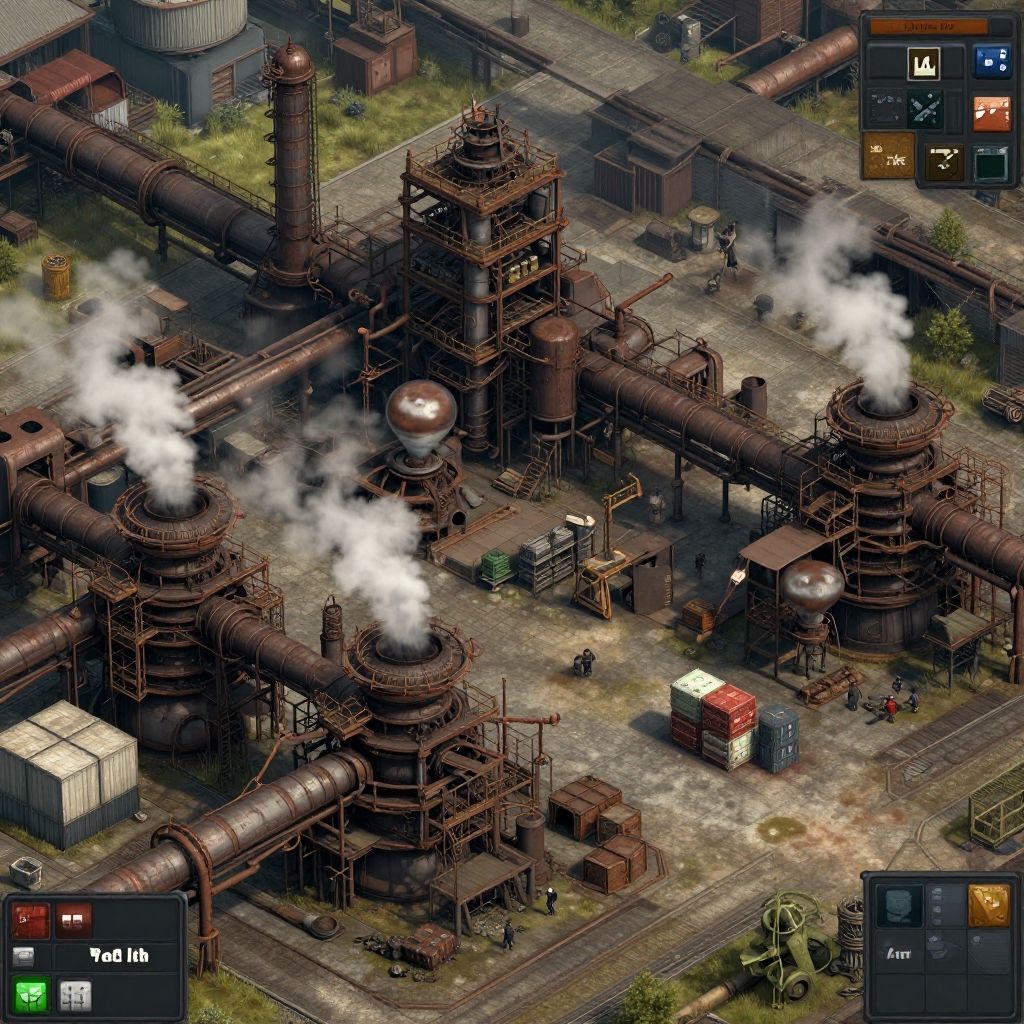Select the large golden-brown tile
Screen dimensions: 1024x1024
click(888, 155)
